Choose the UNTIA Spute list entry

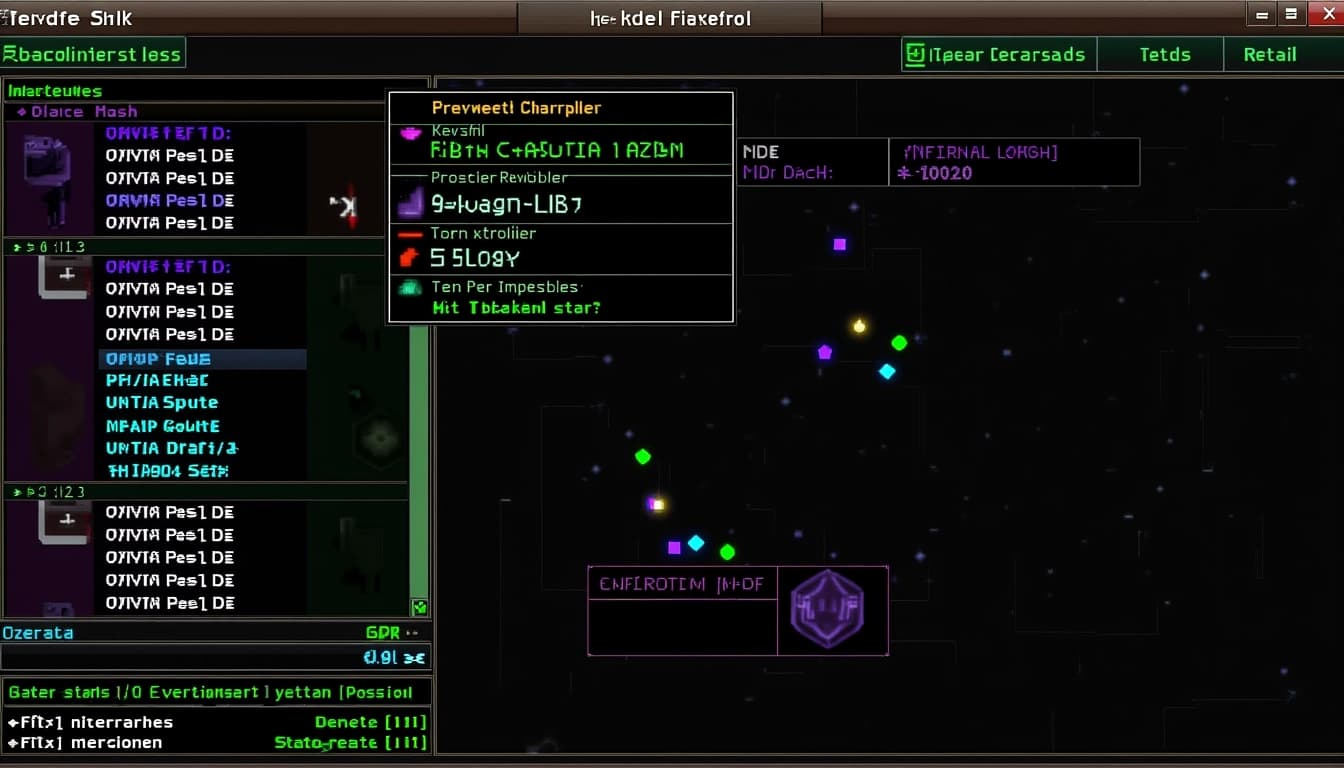click(162, 403)
